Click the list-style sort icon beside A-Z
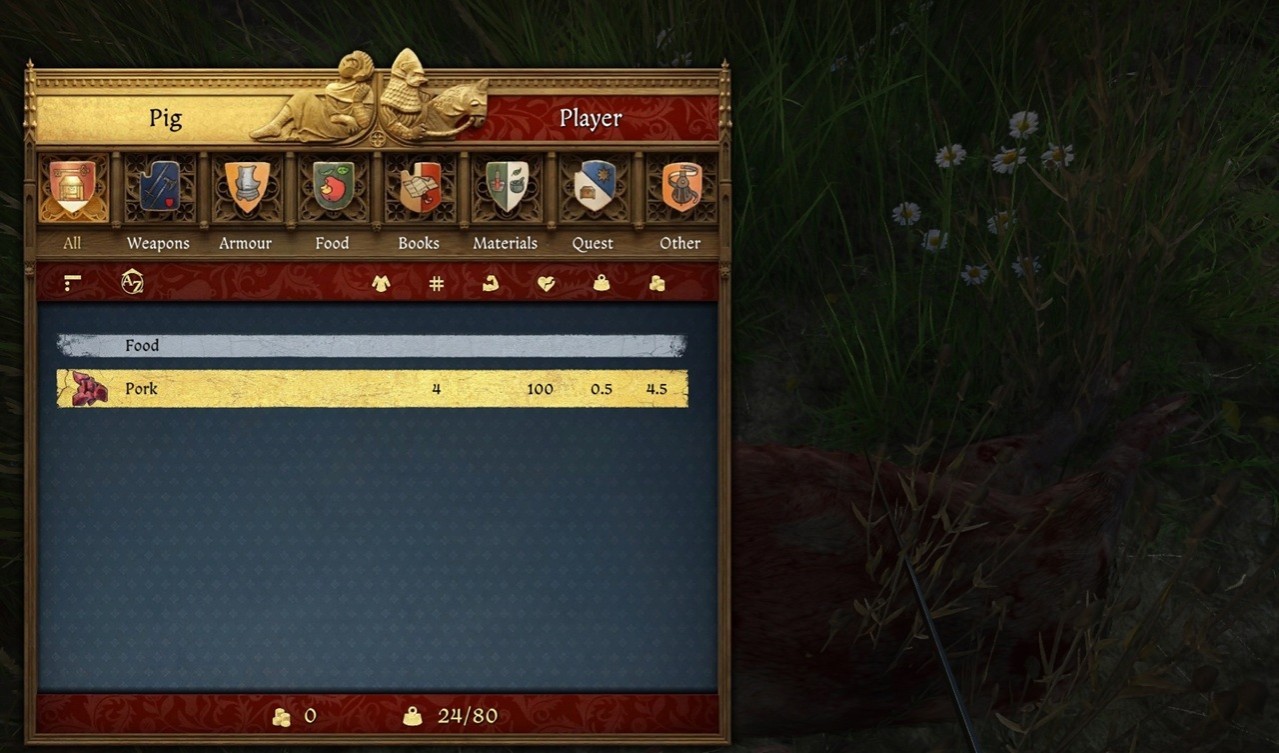This screenshot has width=1279, height=753. coord(72,284)
